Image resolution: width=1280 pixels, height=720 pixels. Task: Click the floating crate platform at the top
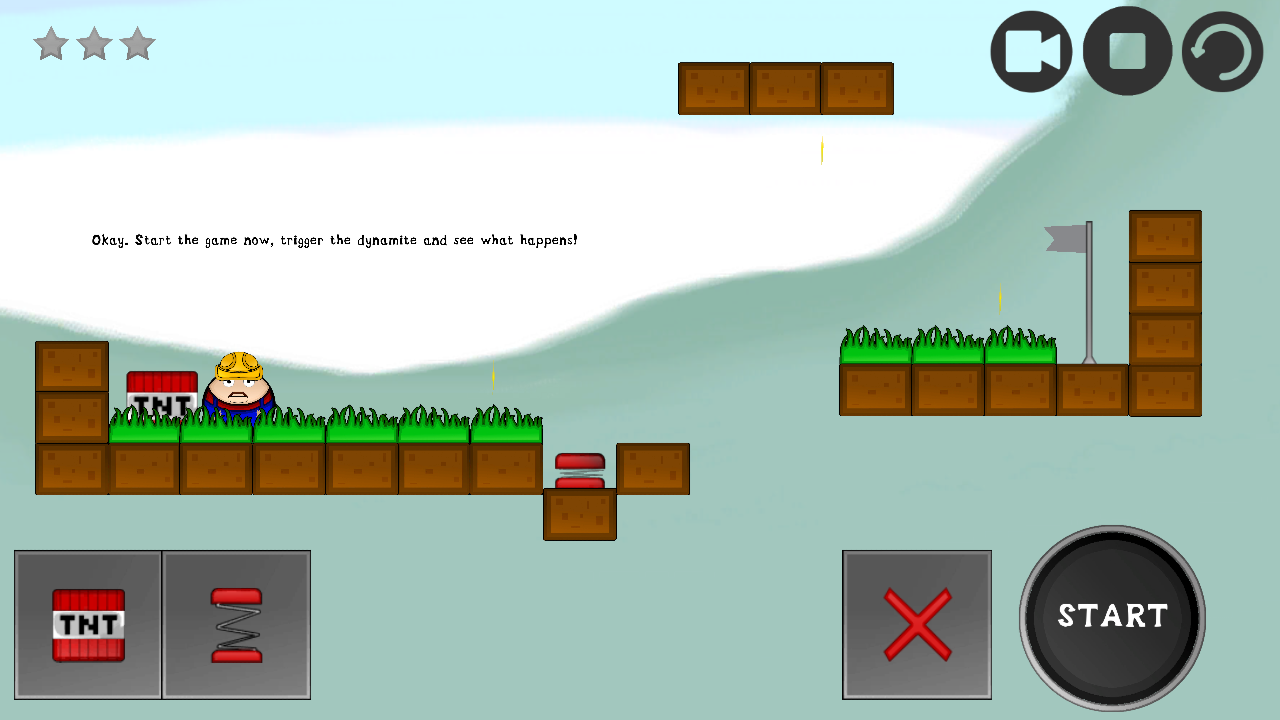[x=785, y=88]
